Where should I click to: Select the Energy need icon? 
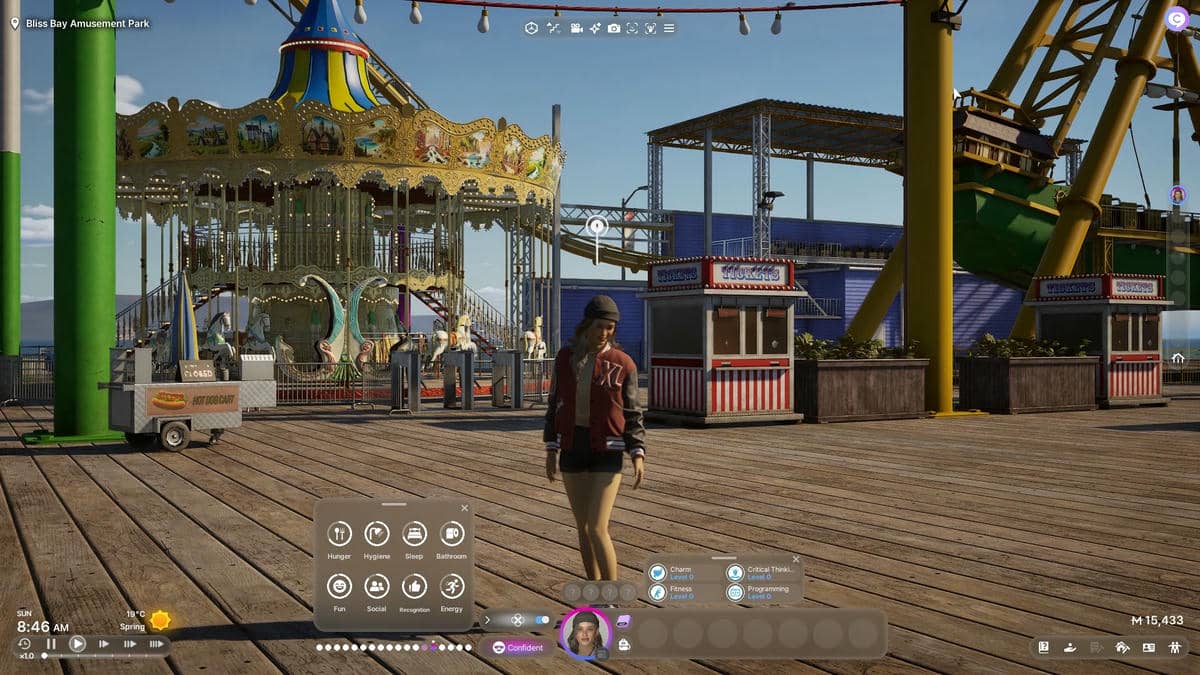tap(451, 587)
